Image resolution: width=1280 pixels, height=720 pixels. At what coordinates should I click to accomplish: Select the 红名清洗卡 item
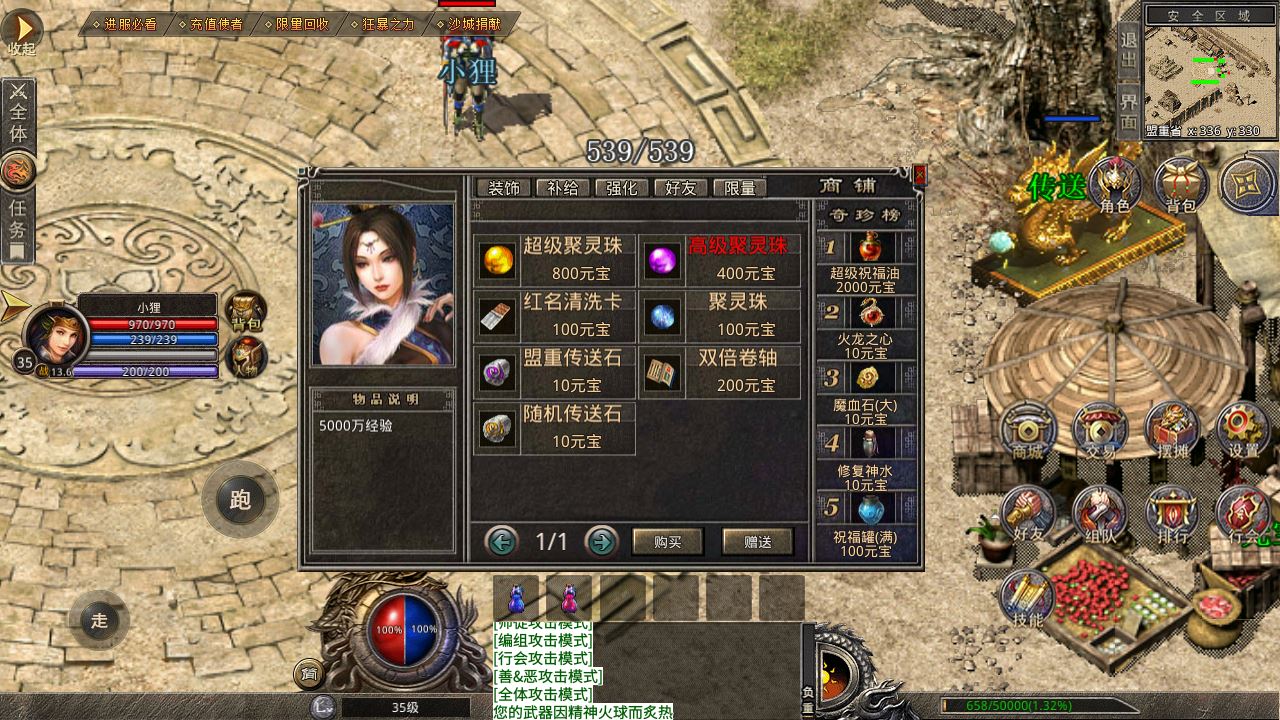click(555, 316)
